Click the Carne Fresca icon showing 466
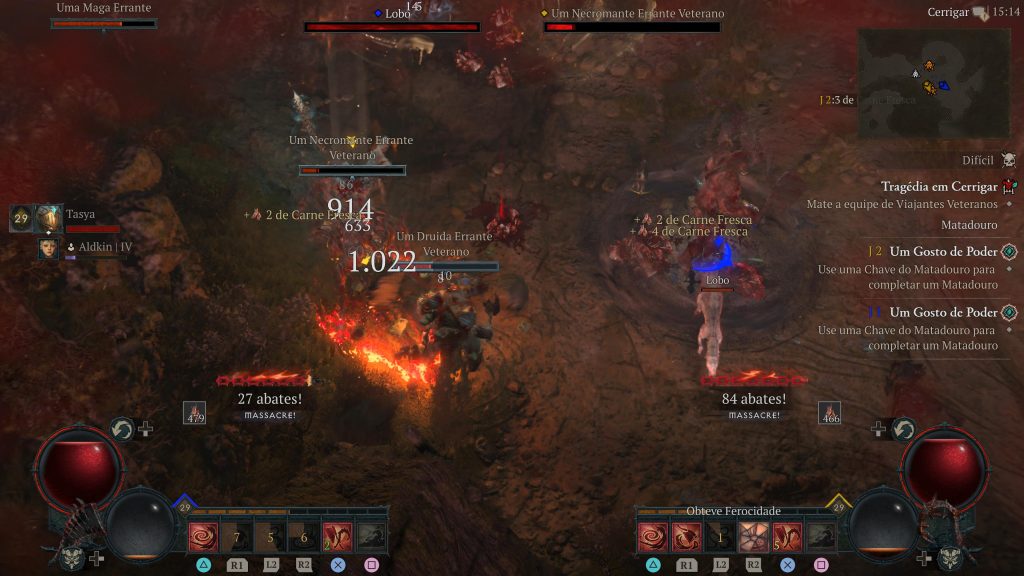This screenshot has height=576, width=1024. [x=829, y=413]
